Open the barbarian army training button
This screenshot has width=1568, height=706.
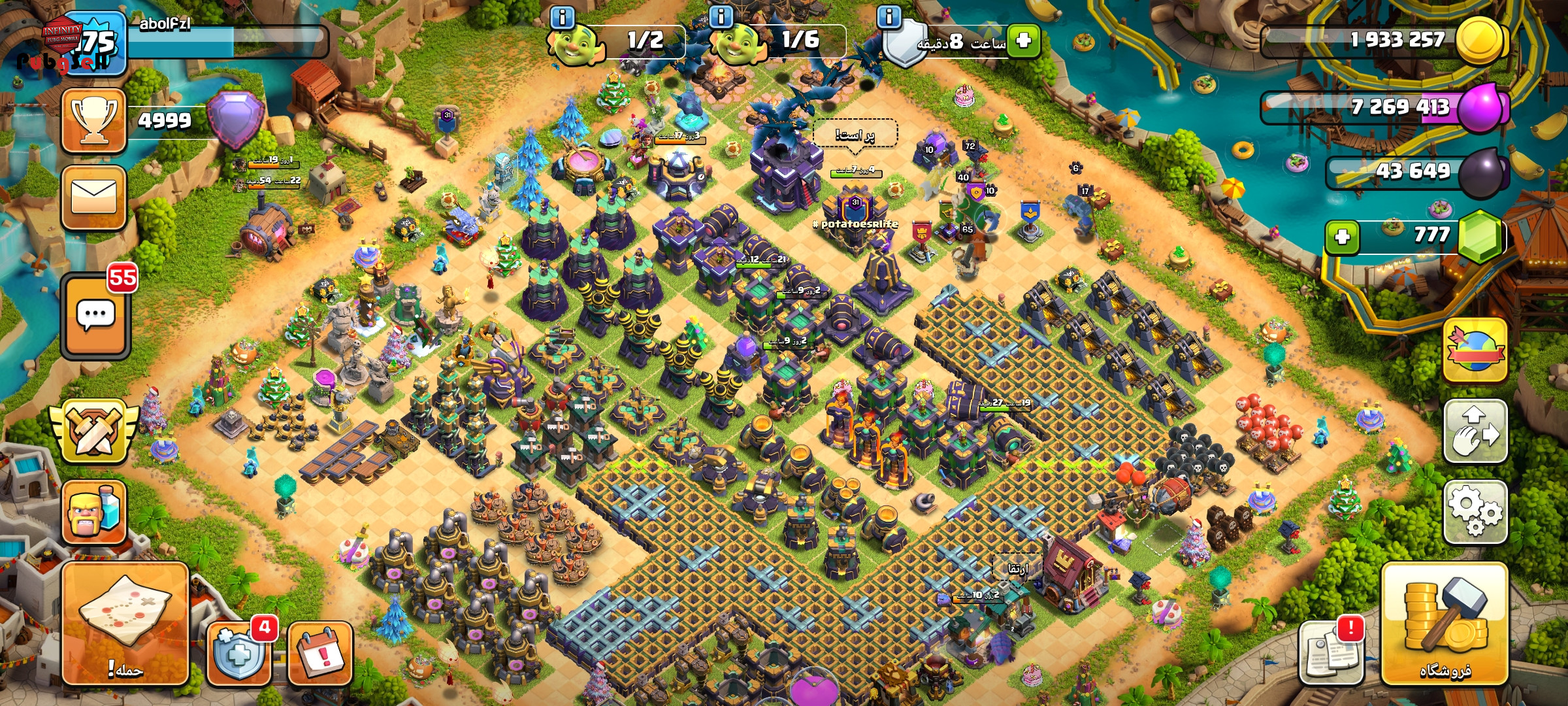94,513
